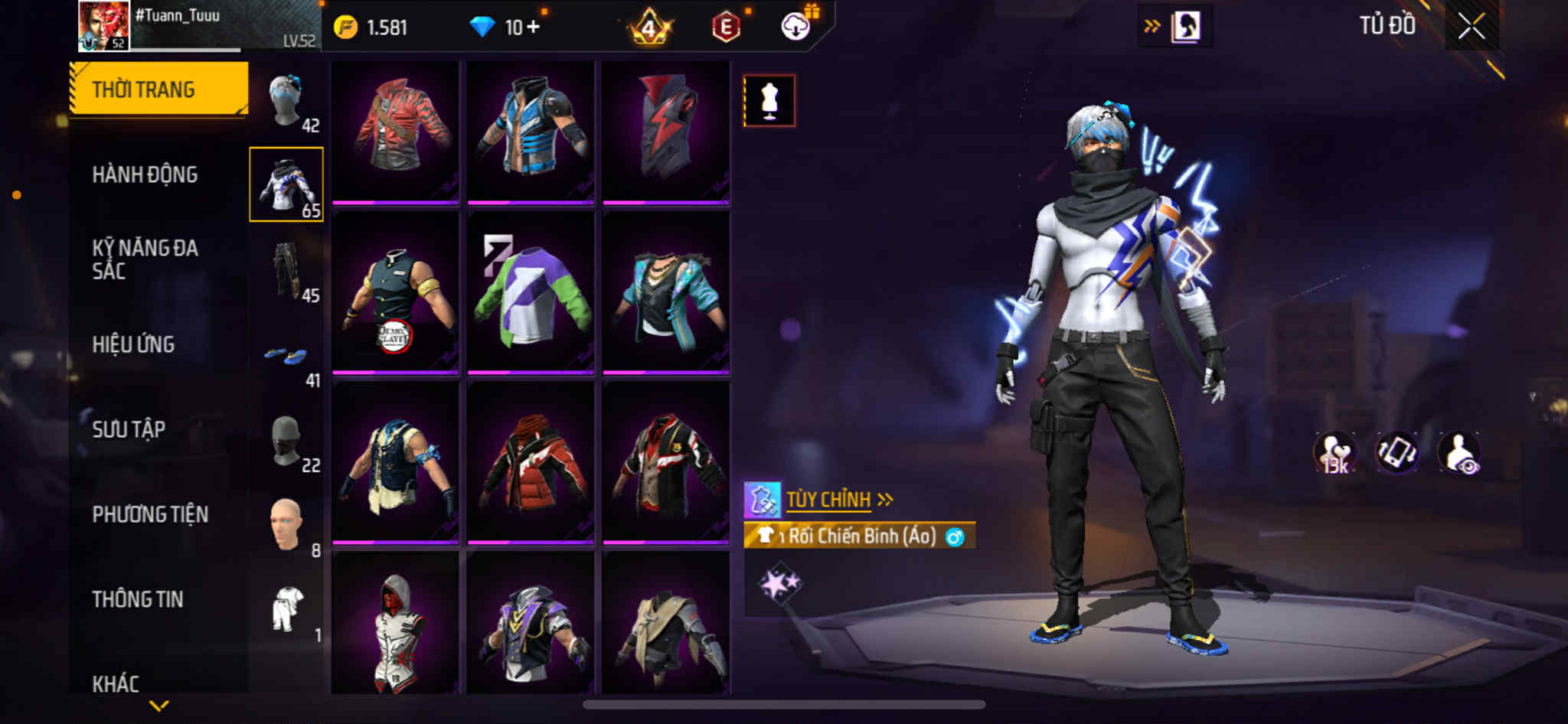Select the green and purple sweatshirt
This screenshot has height=724, width=1568.
(531, 293)
